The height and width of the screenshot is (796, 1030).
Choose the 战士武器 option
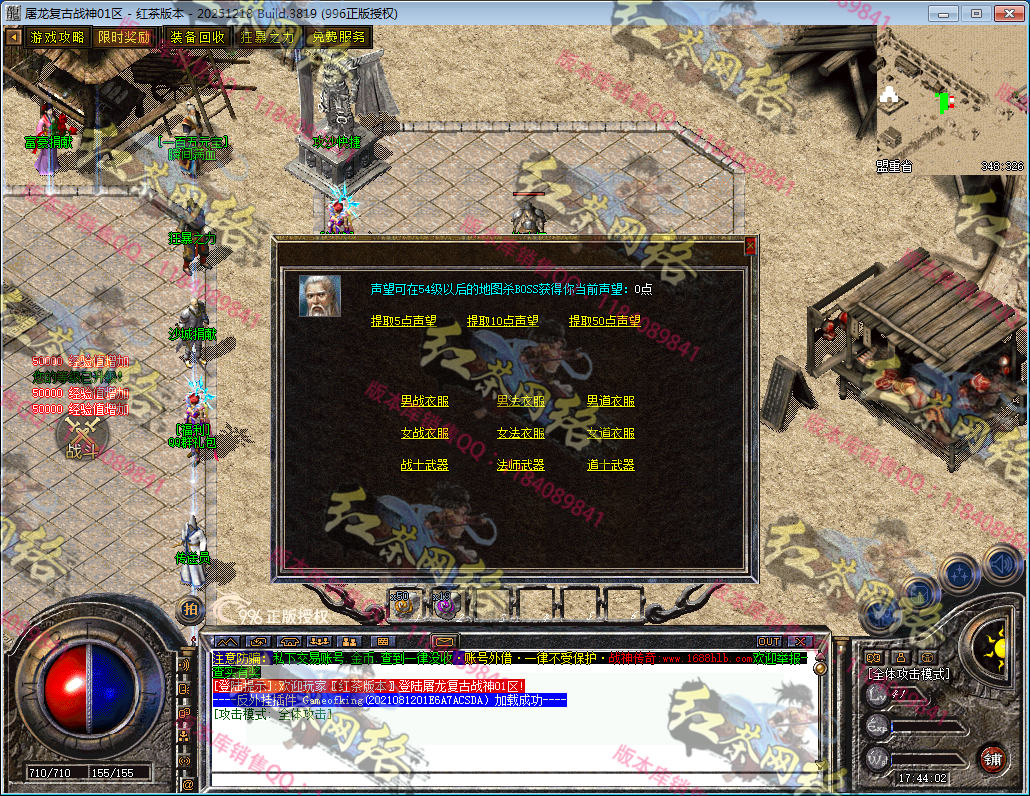click(x=424, y=465)
